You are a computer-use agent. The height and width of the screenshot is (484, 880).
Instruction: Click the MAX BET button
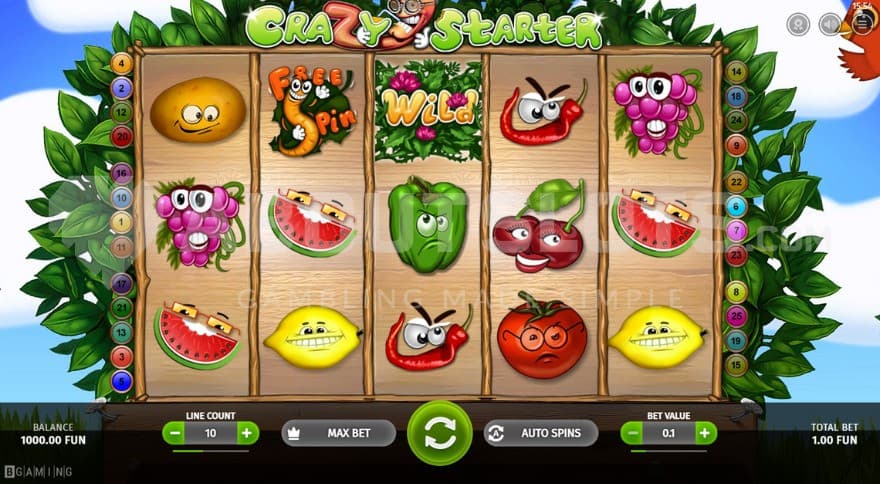(338, 433)
